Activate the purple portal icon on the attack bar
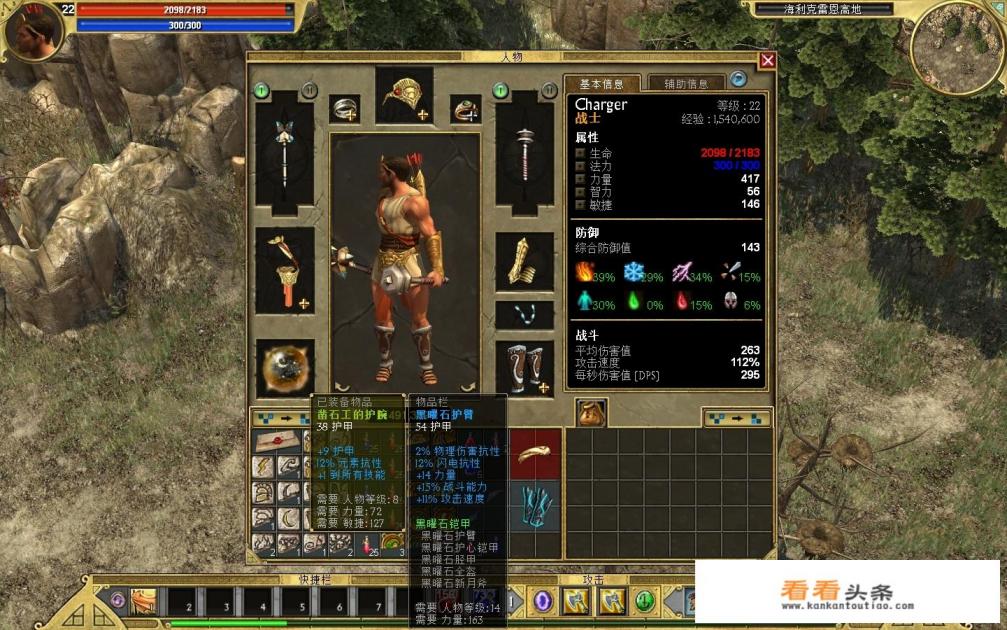This screenshot has height=630, width=1007. click(x=543, y=601)
